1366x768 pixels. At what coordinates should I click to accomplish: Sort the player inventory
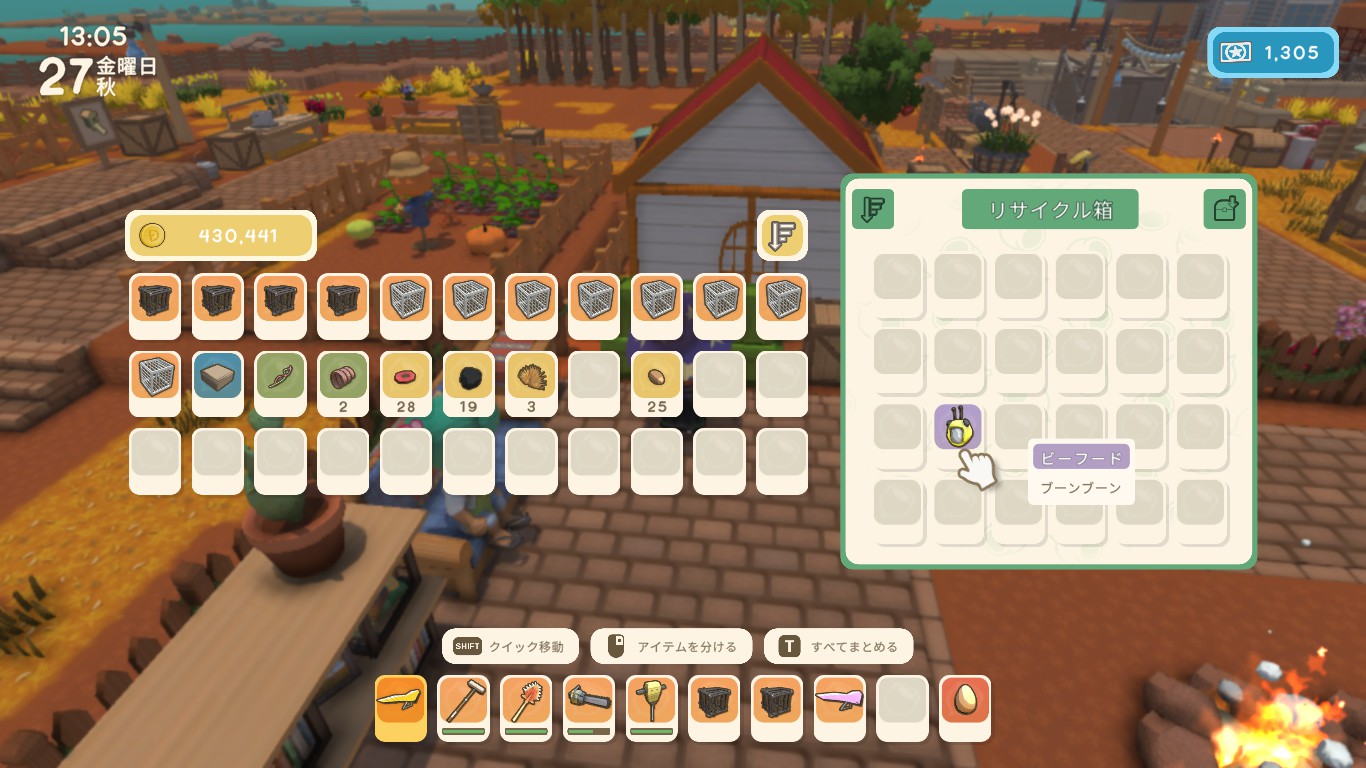782,235
